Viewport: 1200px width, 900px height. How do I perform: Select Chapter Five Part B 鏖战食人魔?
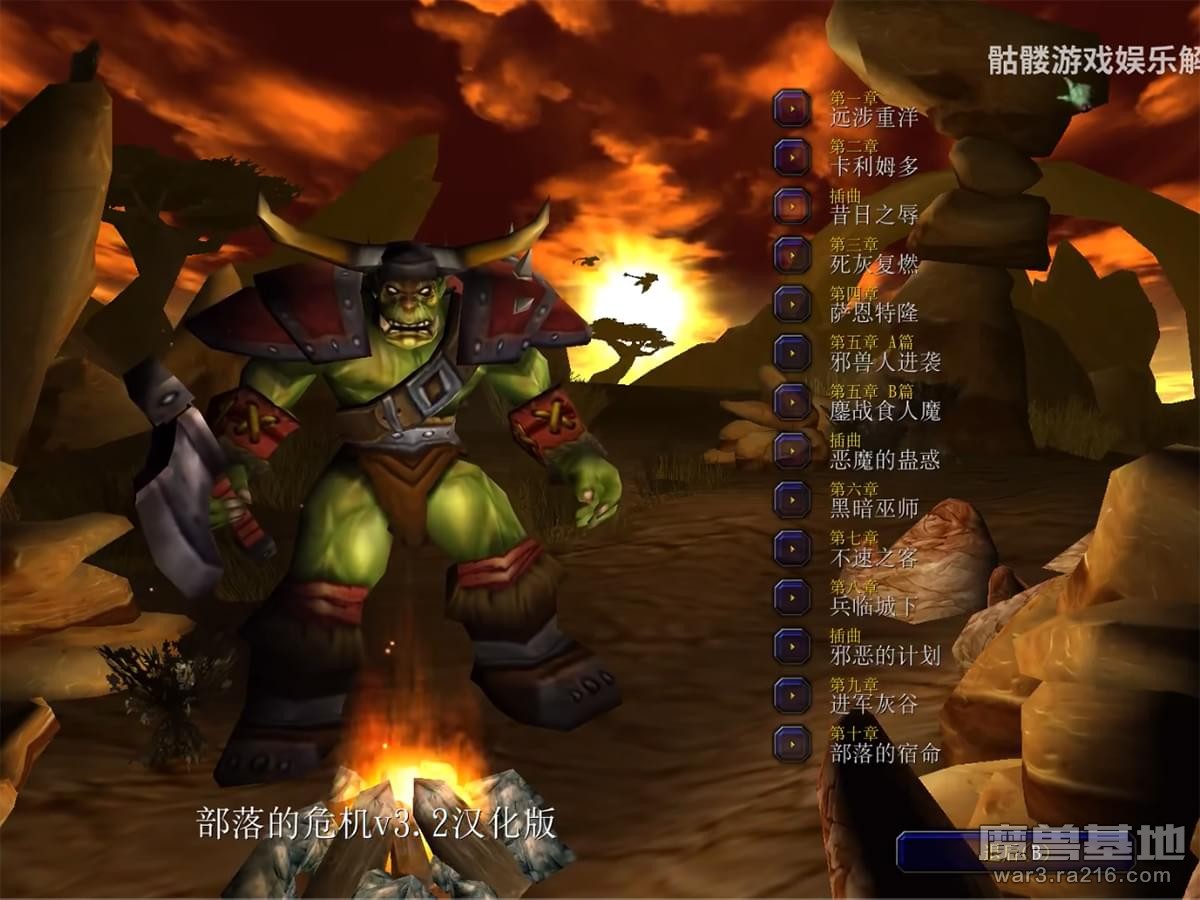pos(792,402)
